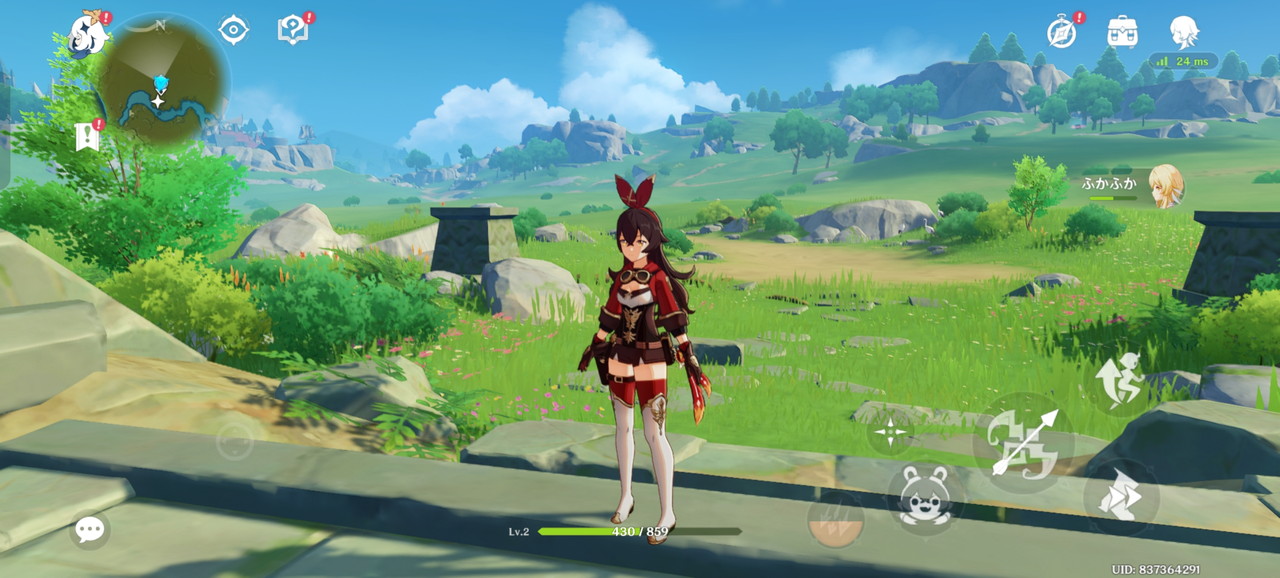Trigger the elemental burst icon
Image resolution: width=1280 pixels, height=578 pixels.
835,520
